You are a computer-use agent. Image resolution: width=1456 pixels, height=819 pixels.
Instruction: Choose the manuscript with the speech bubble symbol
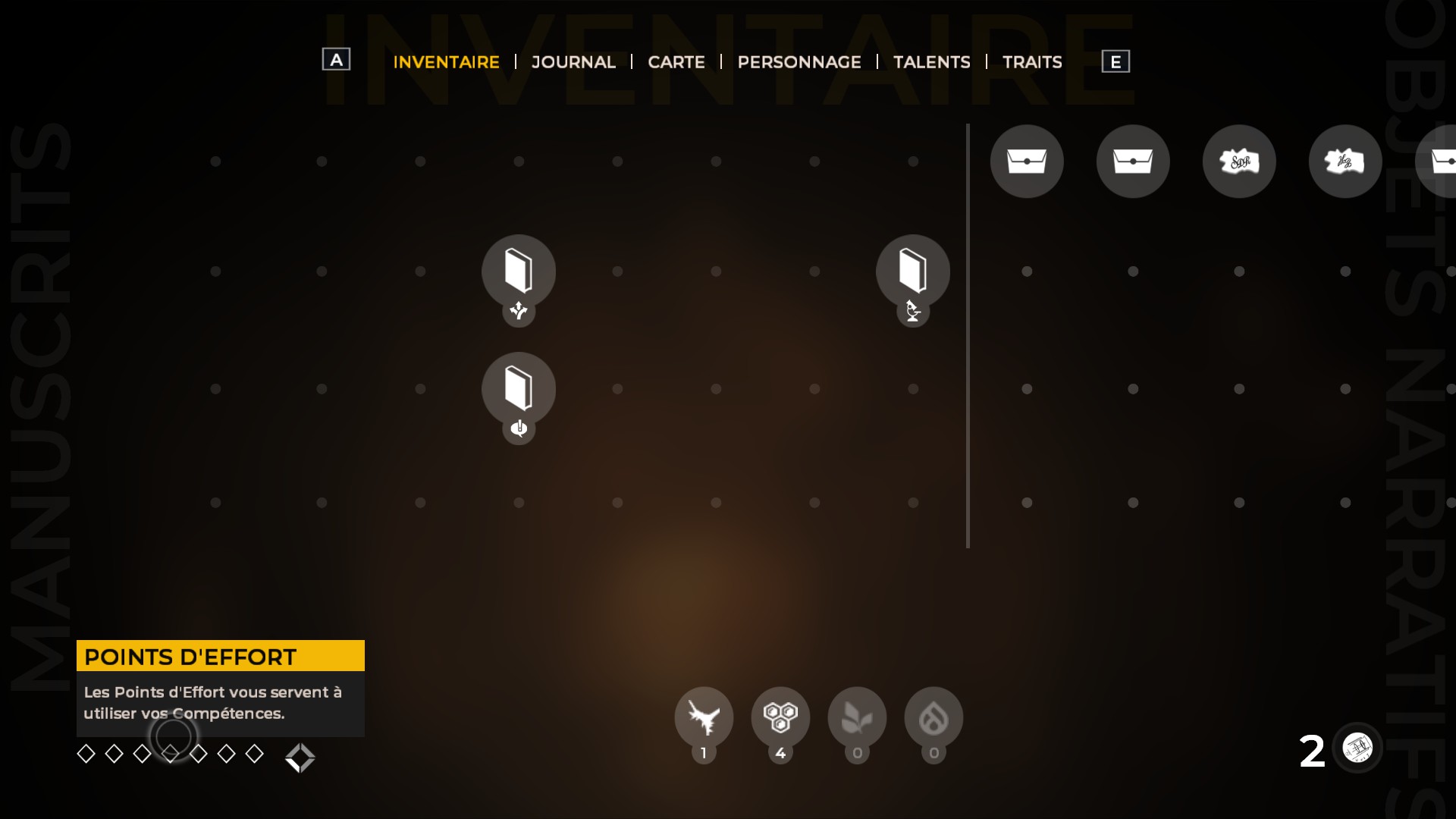(x=519, y=388)
